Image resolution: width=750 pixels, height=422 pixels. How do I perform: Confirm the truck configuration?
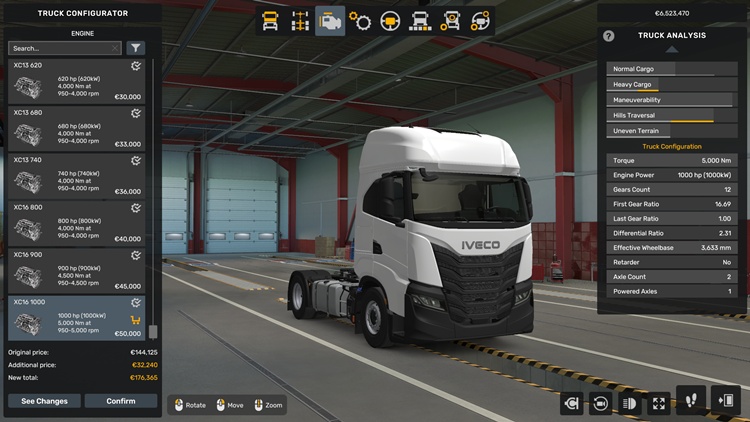120,401
